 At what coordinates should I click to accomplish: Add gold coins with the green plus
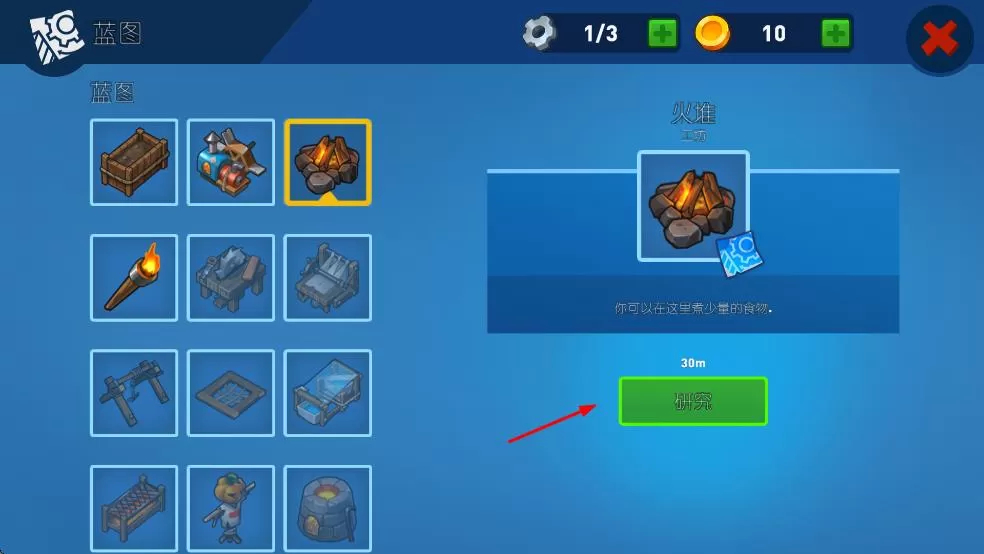pyautogui.click(x=836, y=33)
